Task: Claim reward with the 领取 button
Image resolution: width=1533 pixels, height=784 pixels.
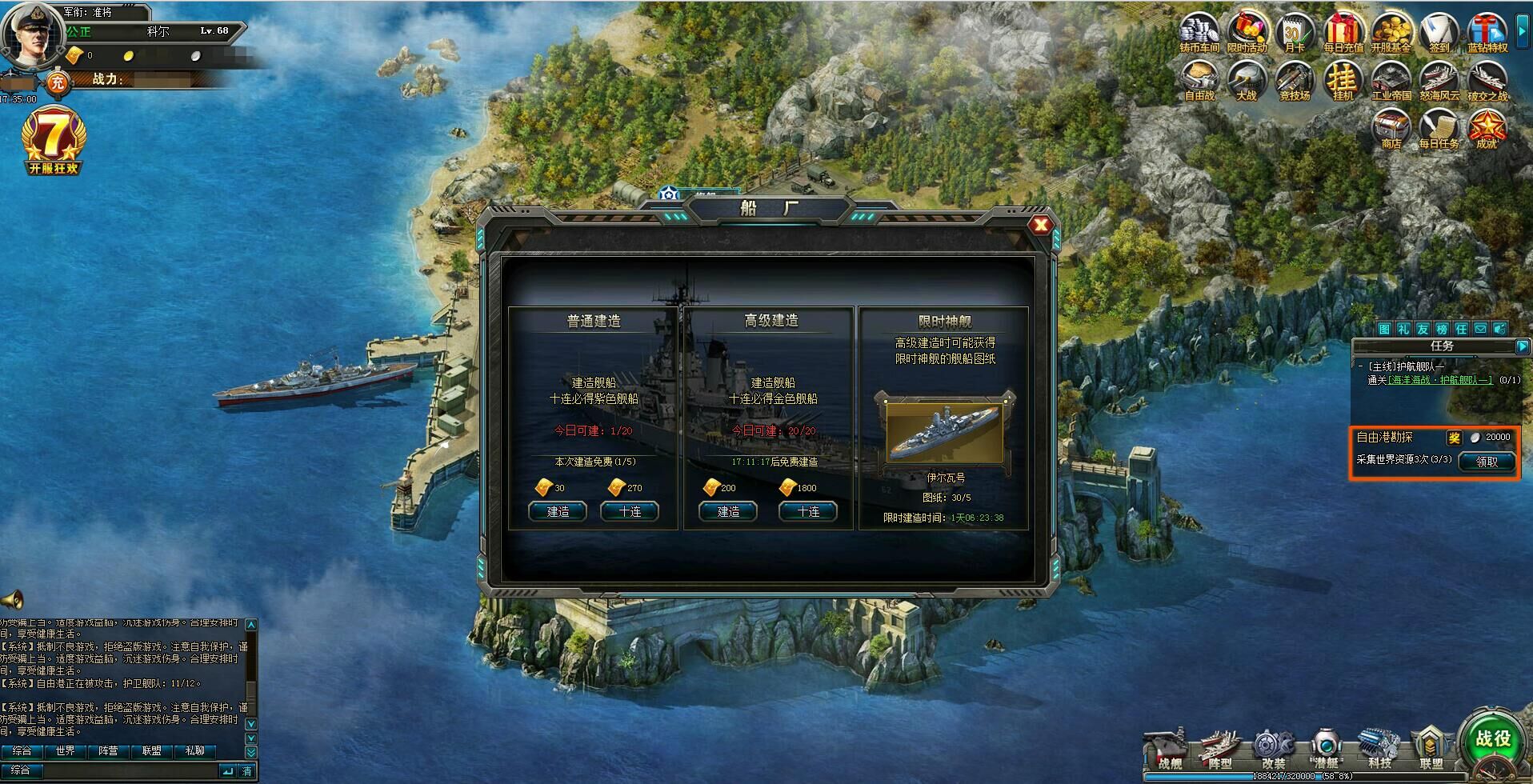Action: pyautogui.click(x=1487, y=462)
